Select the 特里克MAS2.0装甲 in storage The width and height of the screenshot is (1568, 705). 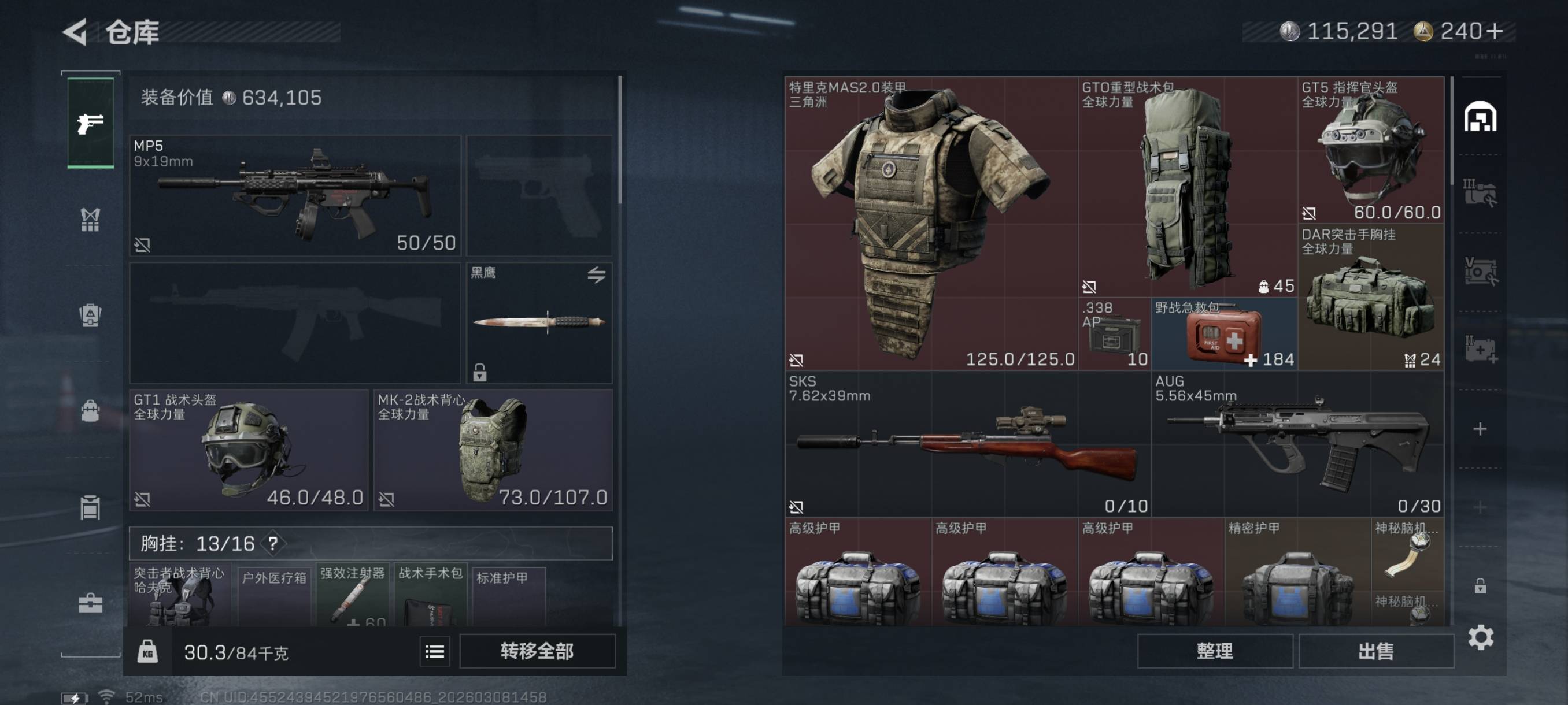tap(931, 223)
